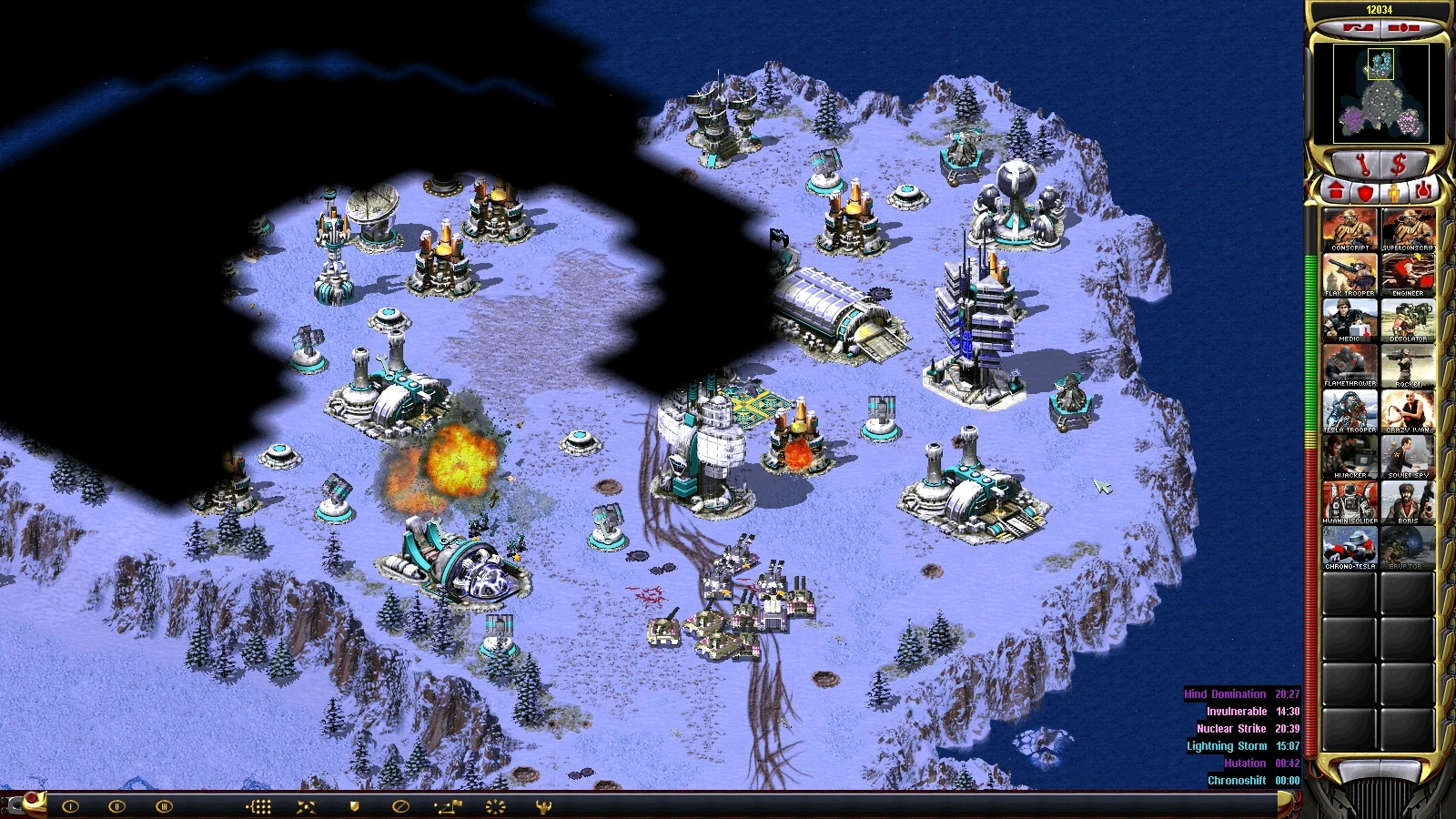Queue a Tesla Trooper
The image size is (1456, 819).
1350,410
